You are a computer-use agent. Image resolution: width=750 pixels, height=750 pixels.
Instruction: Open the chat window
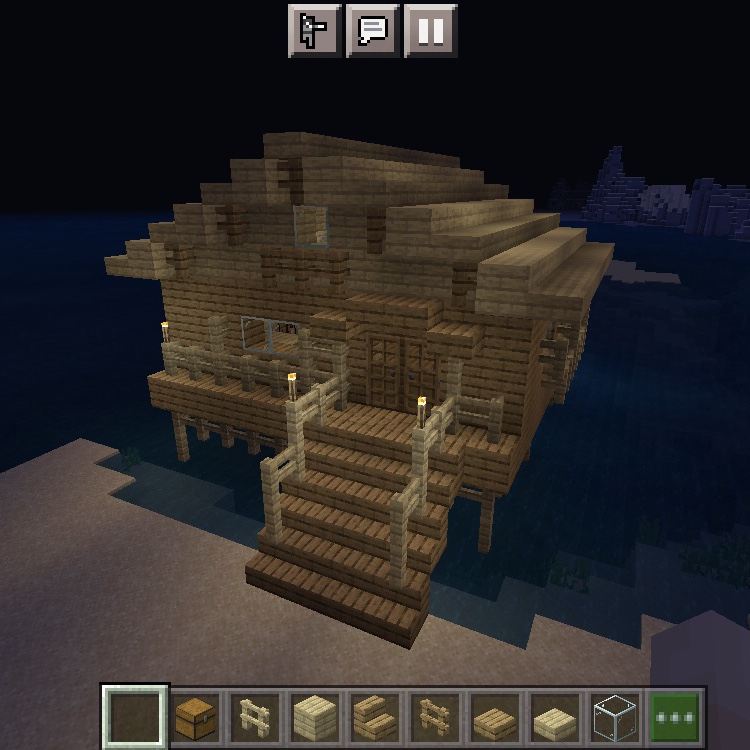pos(372,31)
